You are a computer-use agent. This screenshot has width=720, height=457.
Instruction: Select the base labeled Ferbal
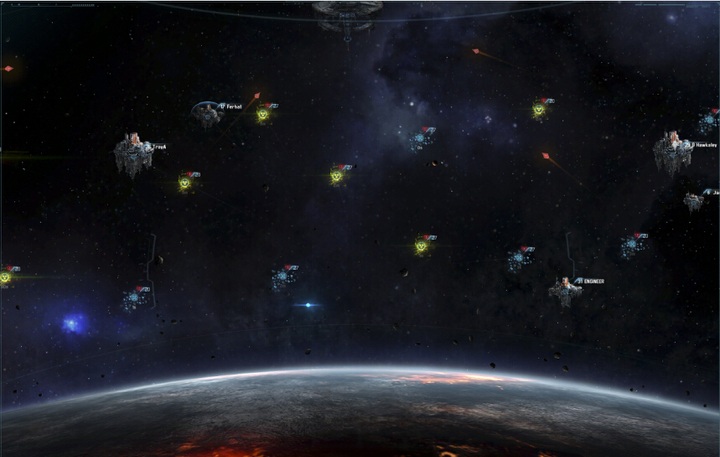[x=207, y=114]
